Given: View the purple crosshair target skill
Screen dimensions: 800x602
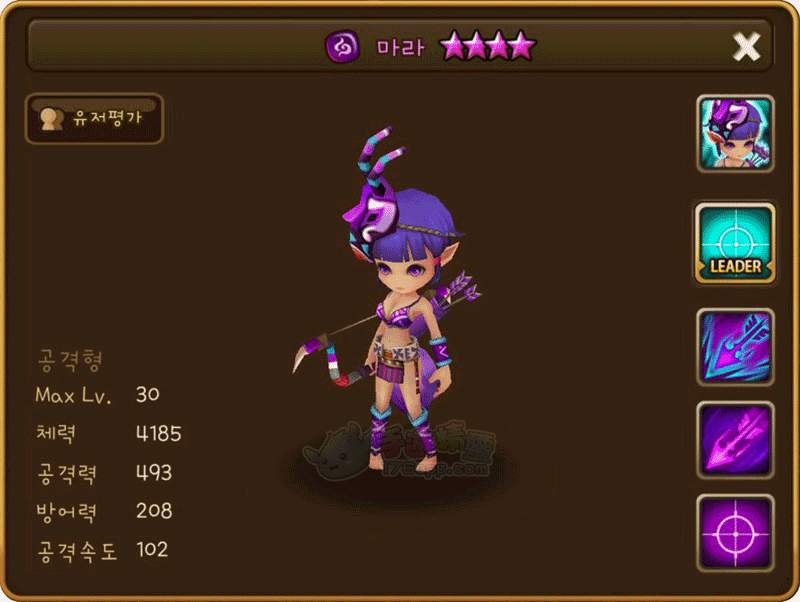Looking at the screenshot, I should coord(735,531).
